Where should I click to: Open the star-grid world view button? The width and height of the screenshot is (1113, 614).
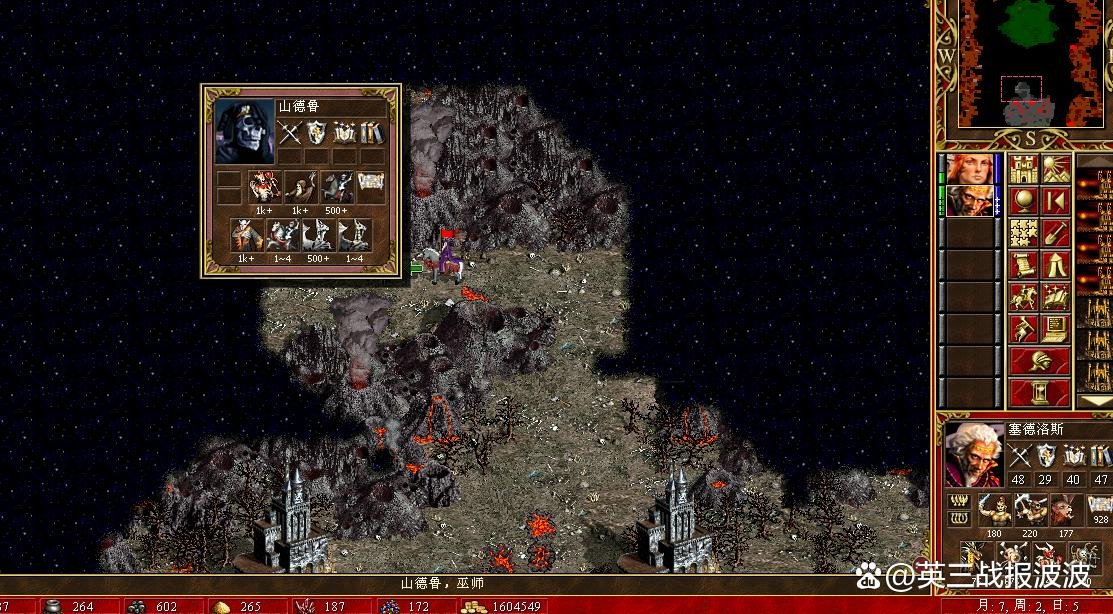(1023, 233)
